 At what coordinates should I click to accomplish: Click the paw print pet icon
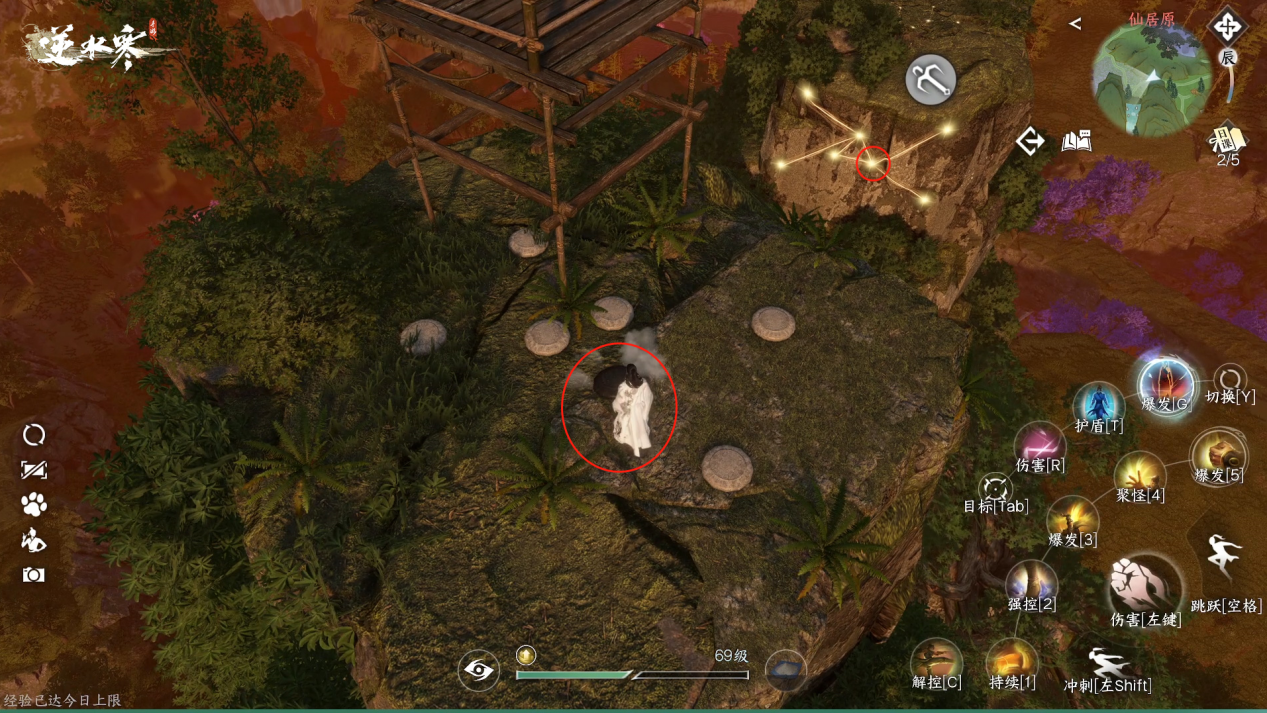[x=34, y=505]
